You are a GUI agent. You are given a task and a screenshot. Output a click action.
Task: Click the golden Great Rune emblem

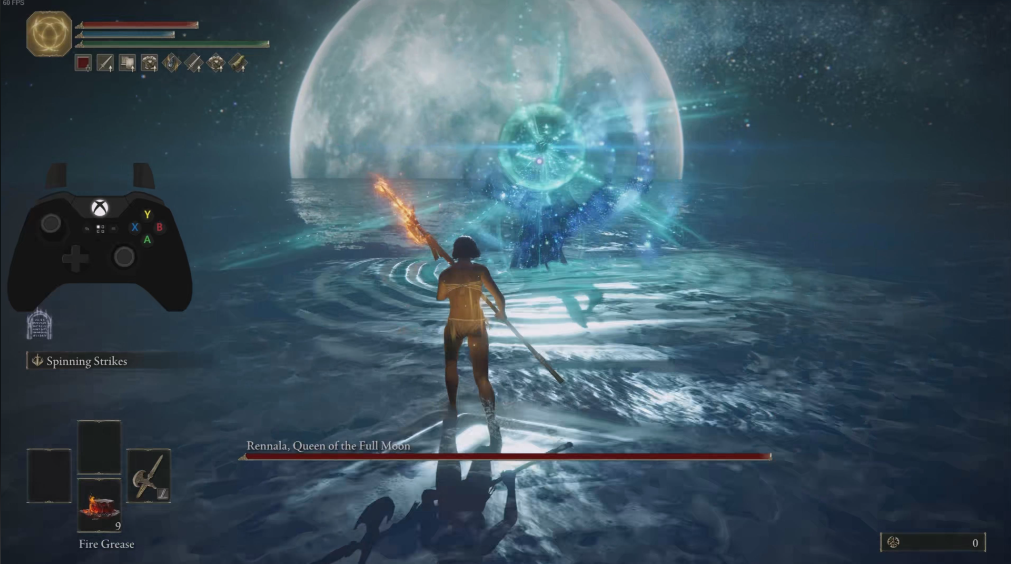pyautogui.click(x=48, y=33)
